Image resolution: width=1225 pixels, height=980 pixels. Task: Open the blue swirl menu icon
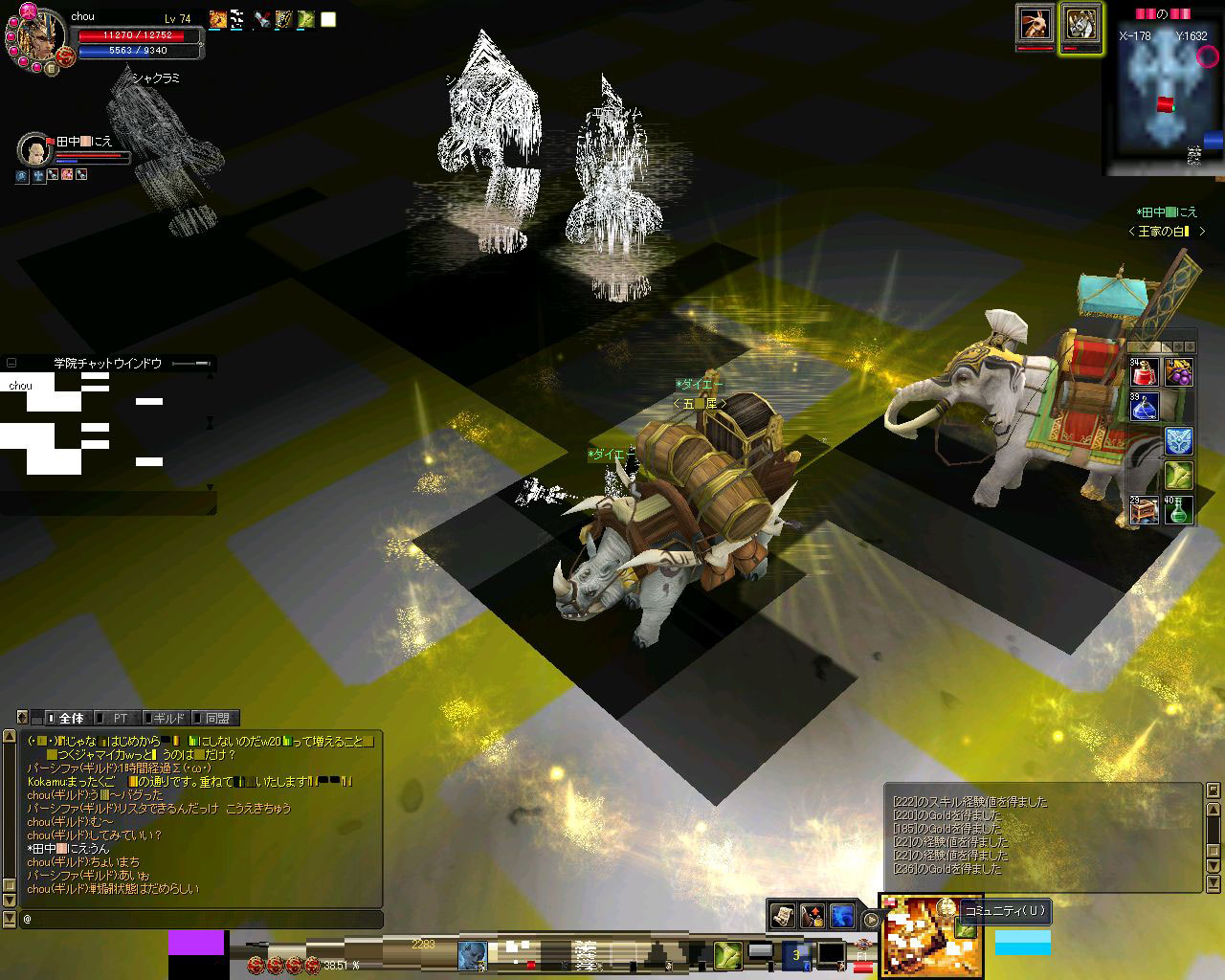point(841,916)
